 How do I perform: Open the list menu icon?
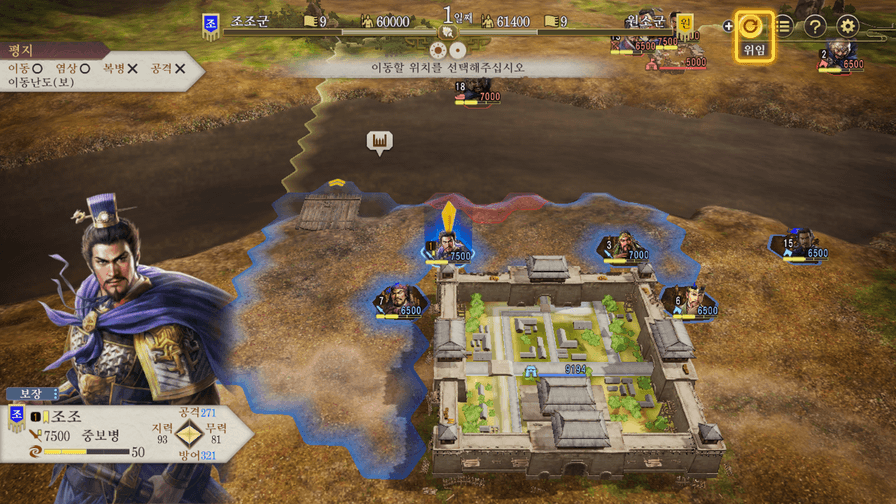pyautogui.click(x=784, y=27)
